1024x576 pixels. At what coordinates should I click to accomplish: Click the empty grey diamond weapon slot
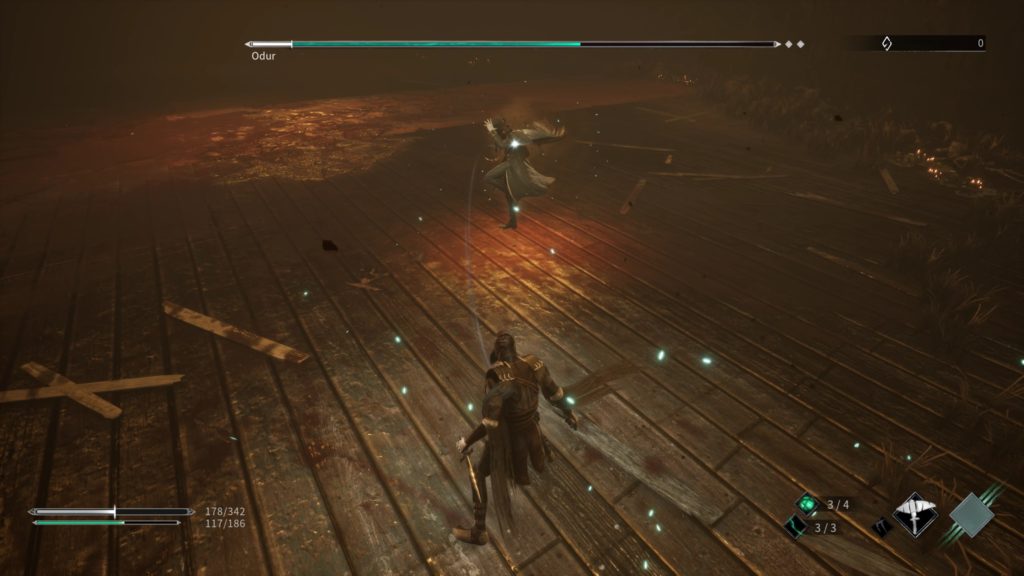(971, 515)
